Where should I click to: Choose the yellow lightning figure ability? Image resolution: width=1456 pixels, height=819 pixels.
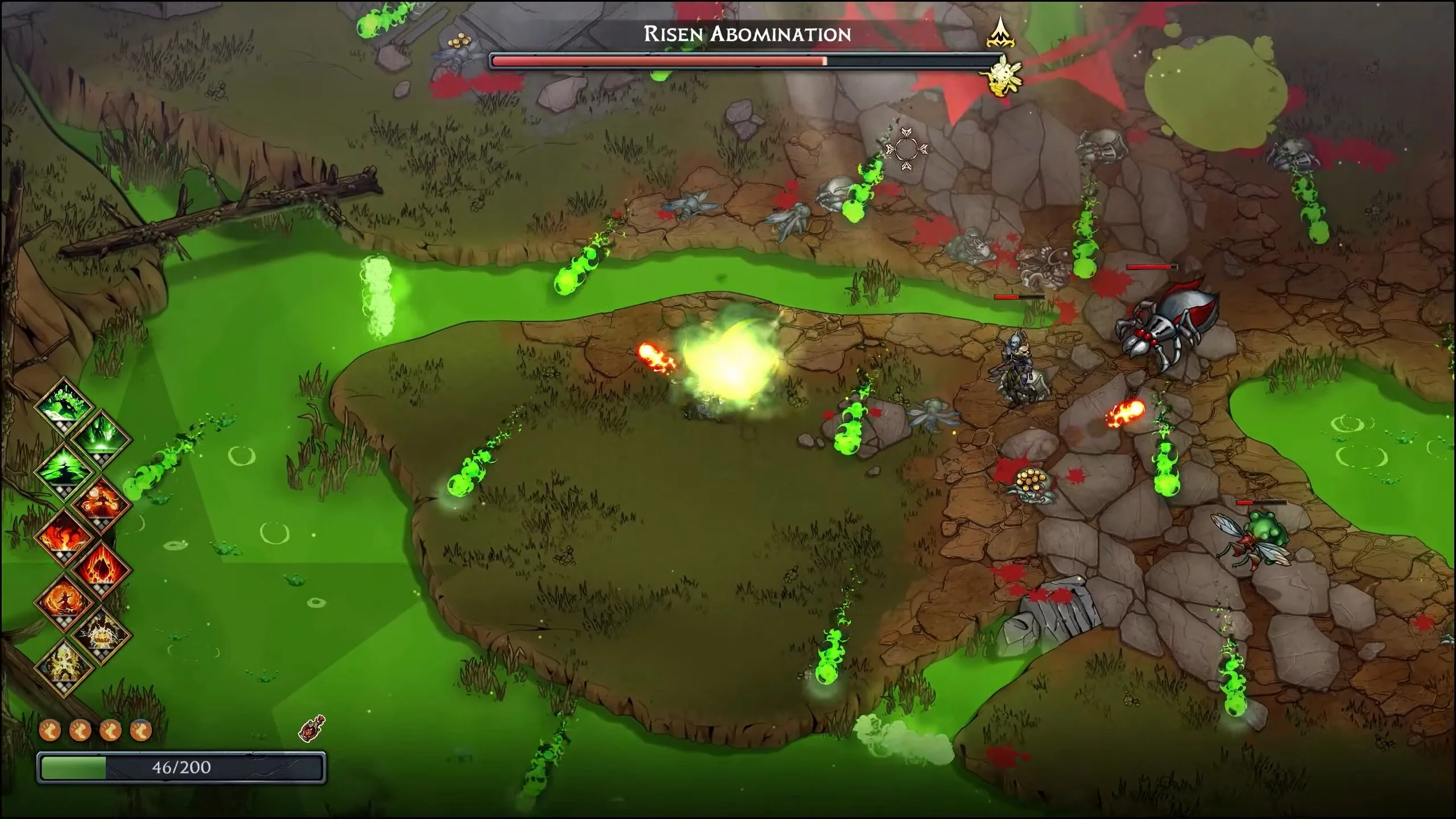(x=64, y=667)
